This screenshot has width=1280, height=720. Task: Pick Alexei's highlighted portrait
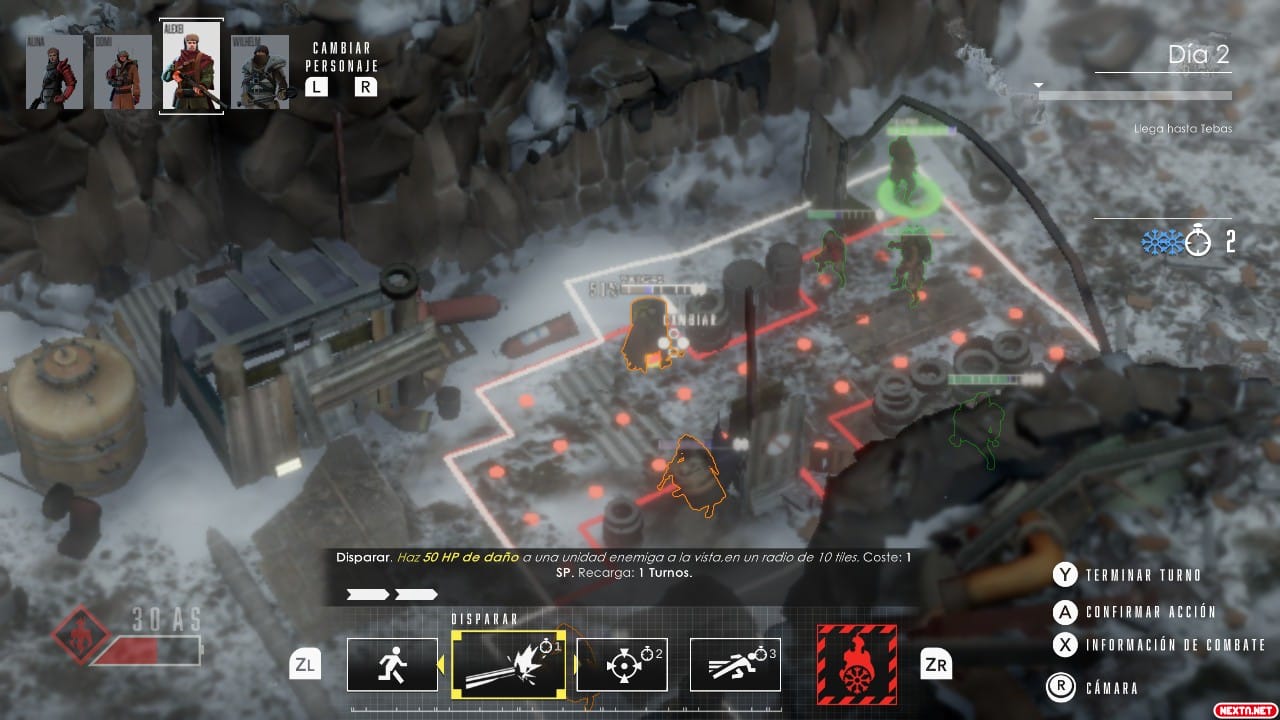(x=191, y=67)
